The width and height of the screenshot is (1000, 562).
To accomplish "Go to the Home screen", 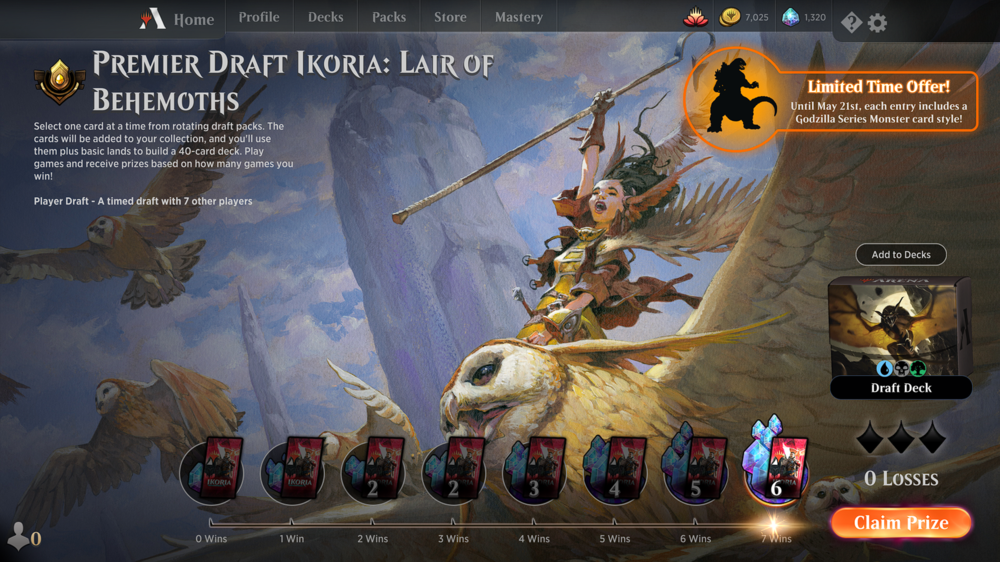I will click(178, 18).
